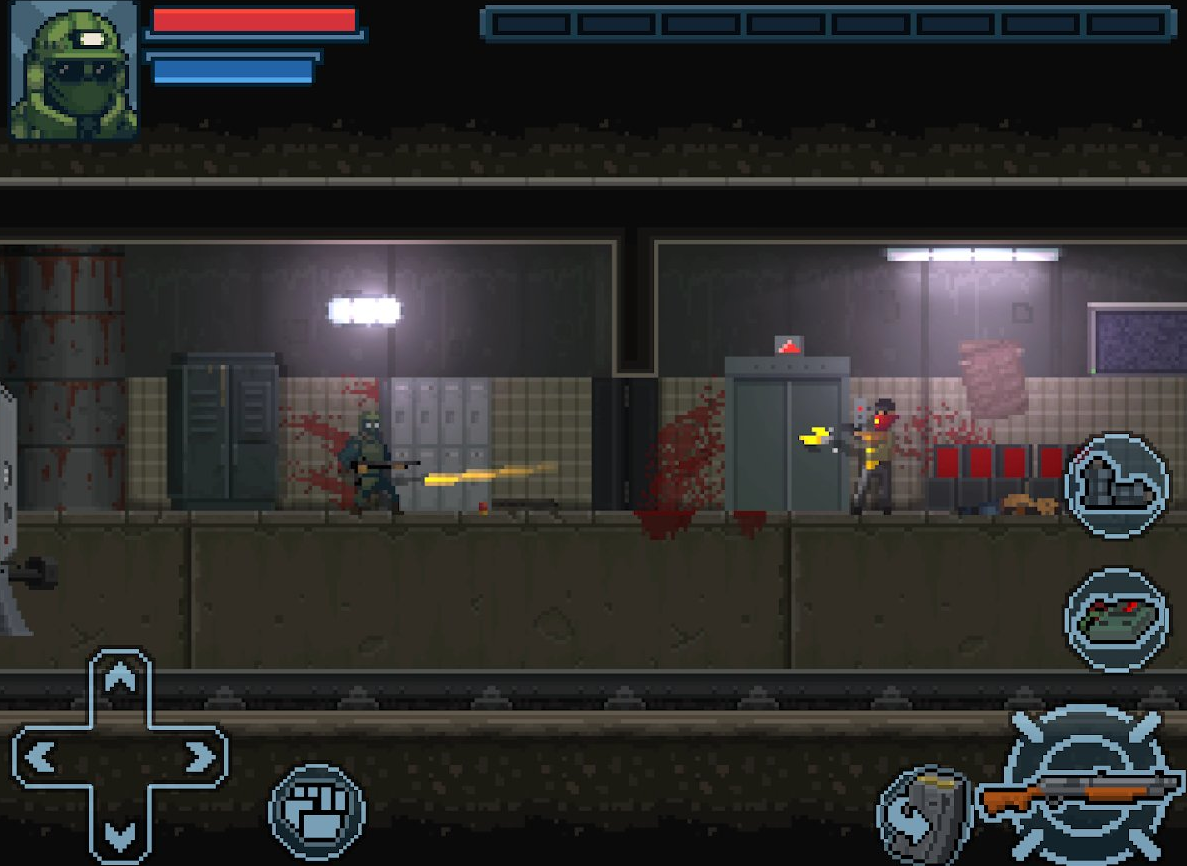The image size is (1187, 866).
Task: Reload using the magazine button
Action: click(925, 812)
